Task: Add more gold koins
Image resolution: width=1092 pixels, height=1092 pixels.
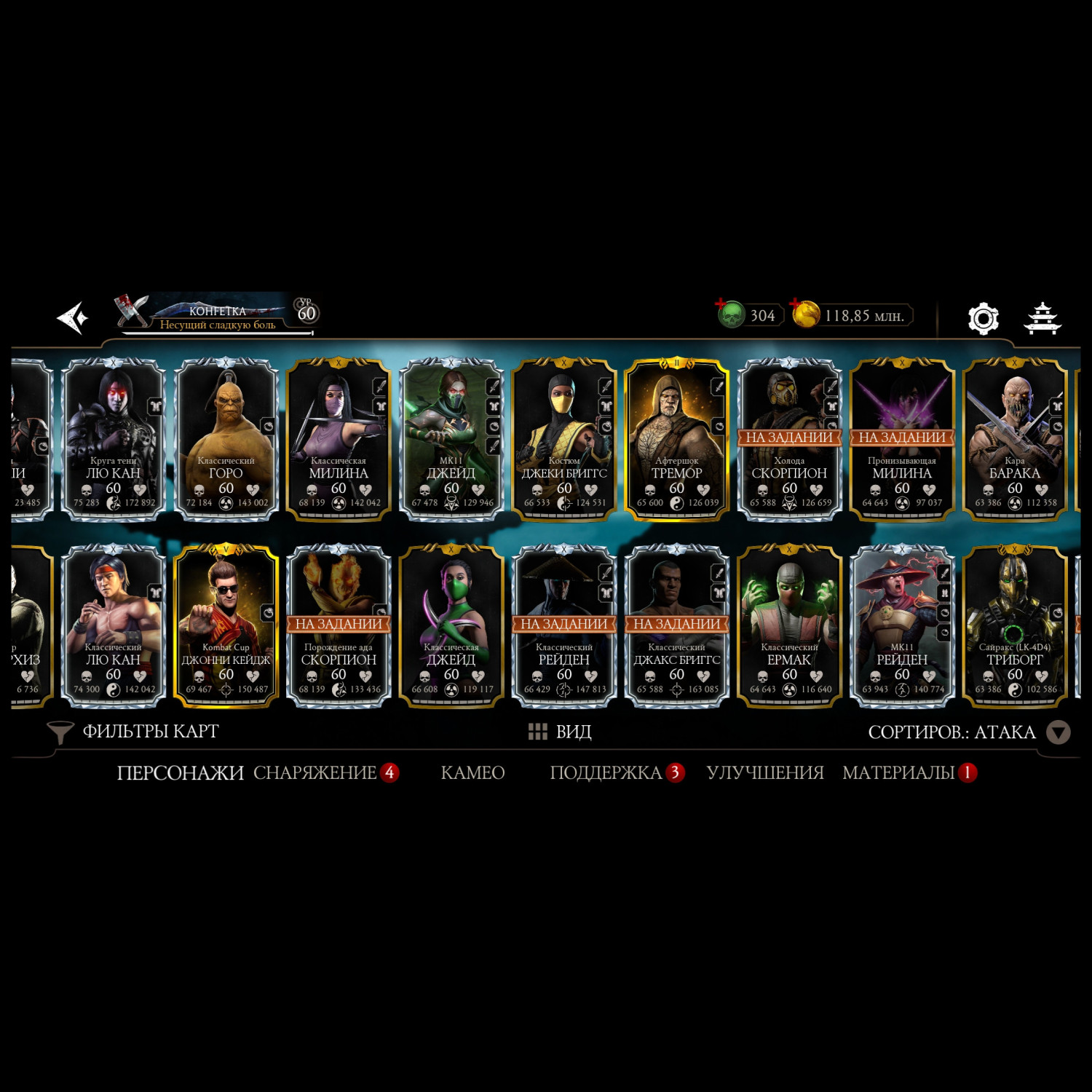Action: 805,314
